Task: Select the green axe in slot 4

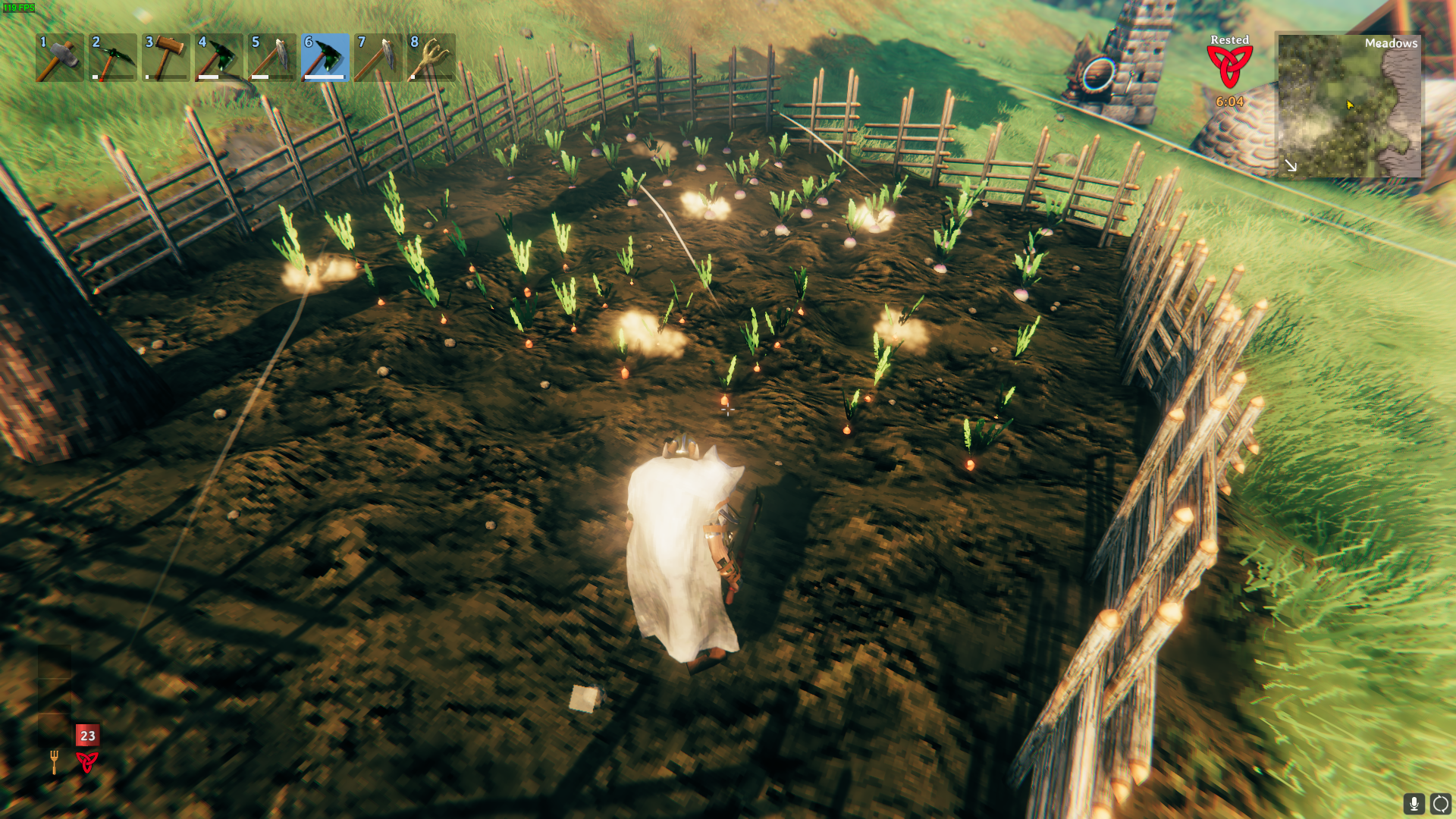Action: pos(219,58)
